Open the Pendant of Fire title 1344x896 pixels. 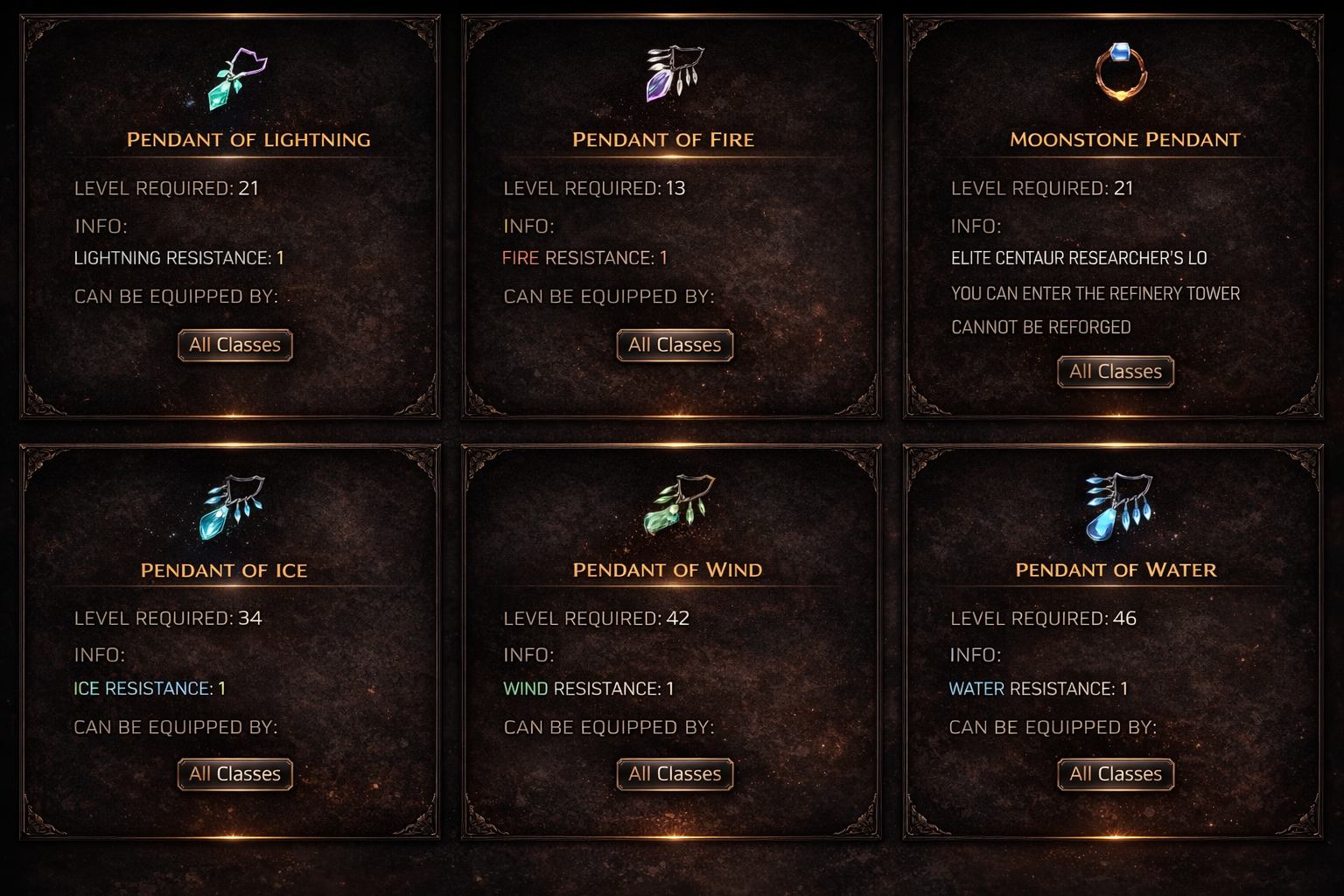663,140
